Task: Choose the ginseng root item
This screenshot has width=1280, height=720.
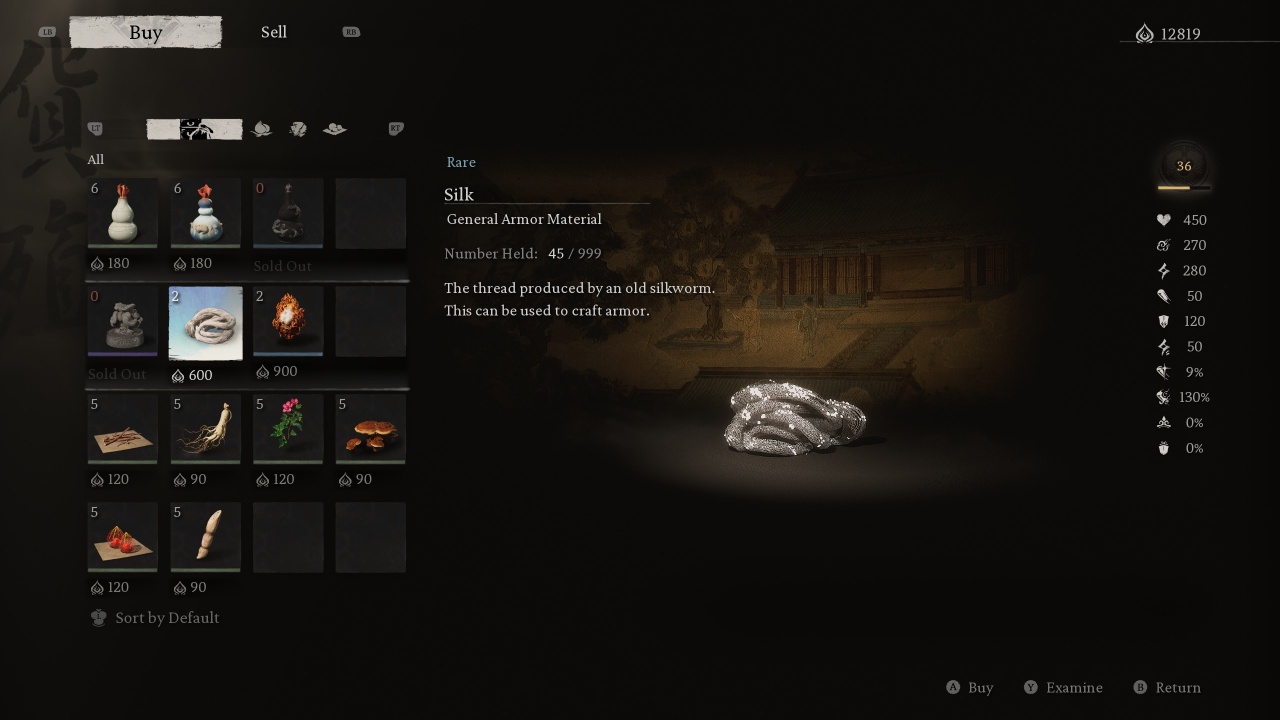Action: point(205,429)
